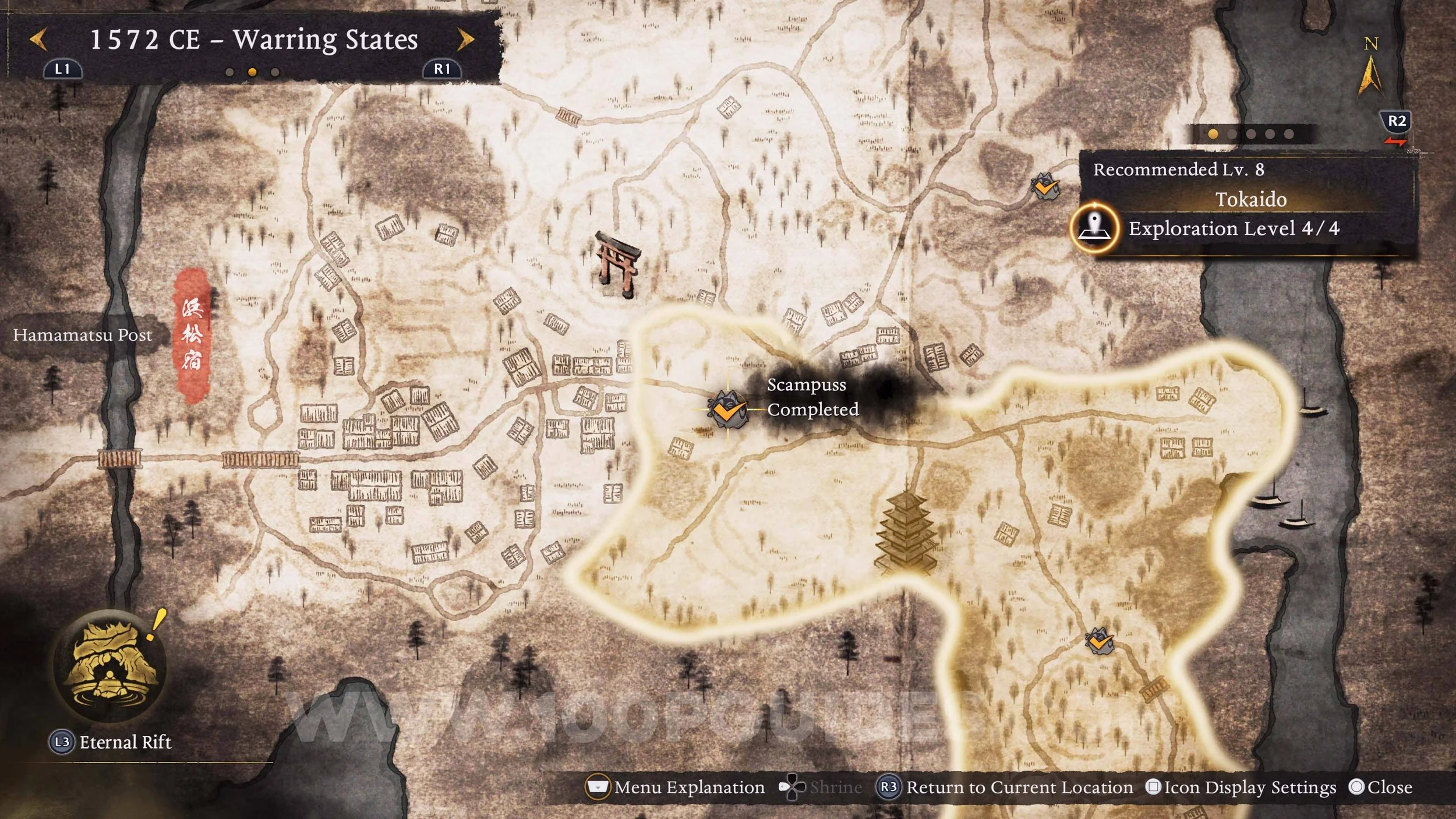Select Scampuss marker below the golden pagoda
This screenshot has height=819, width=1456.
(x=1100, y=642)
